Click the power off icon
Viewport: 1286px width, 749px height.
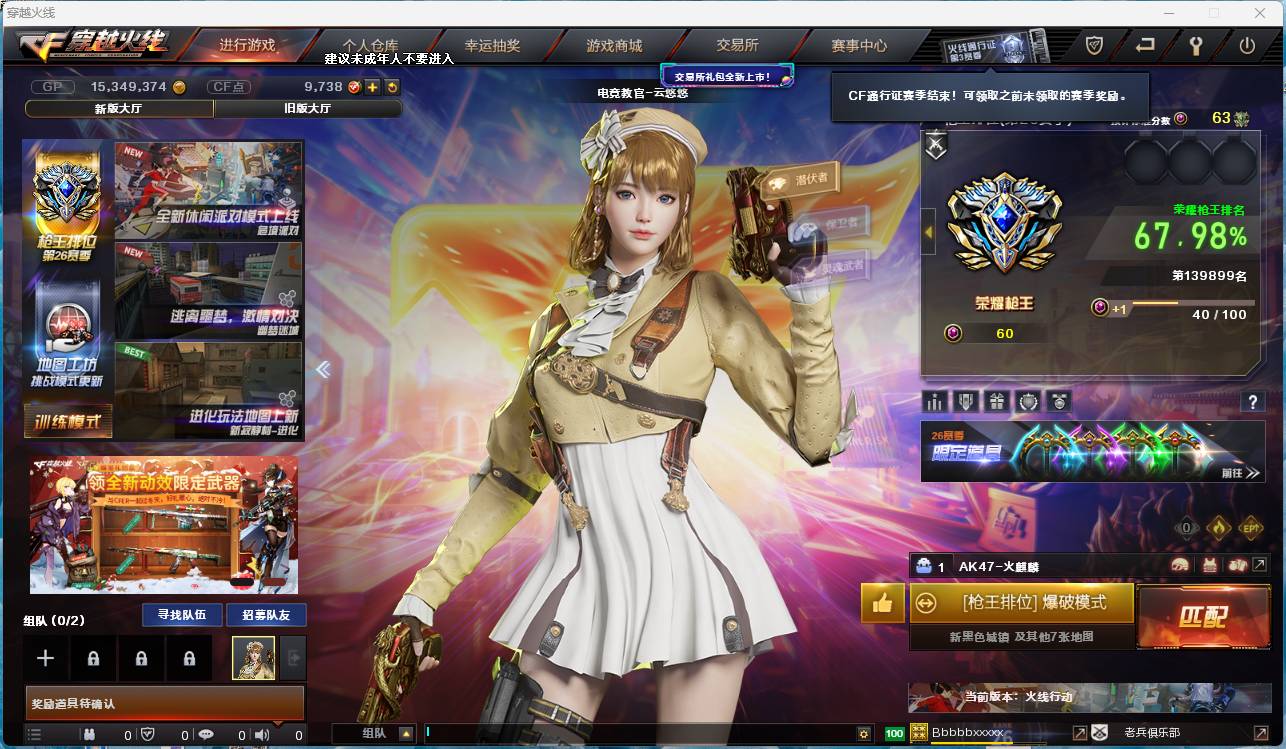coord(1245,45)
